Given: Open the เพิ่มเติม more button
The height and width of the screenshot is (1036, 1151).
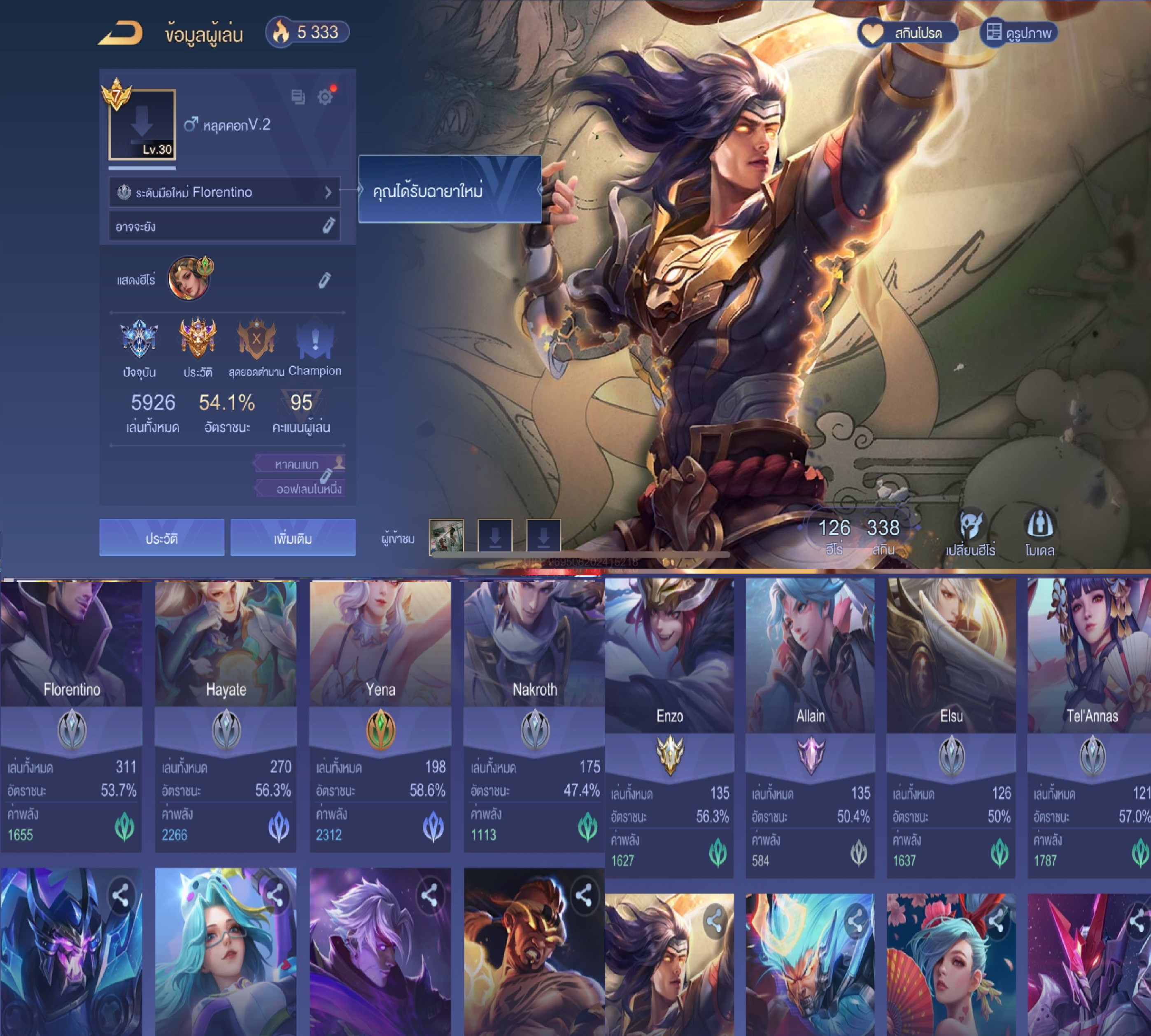Looking at the screenshot, I should coord(292,538).
